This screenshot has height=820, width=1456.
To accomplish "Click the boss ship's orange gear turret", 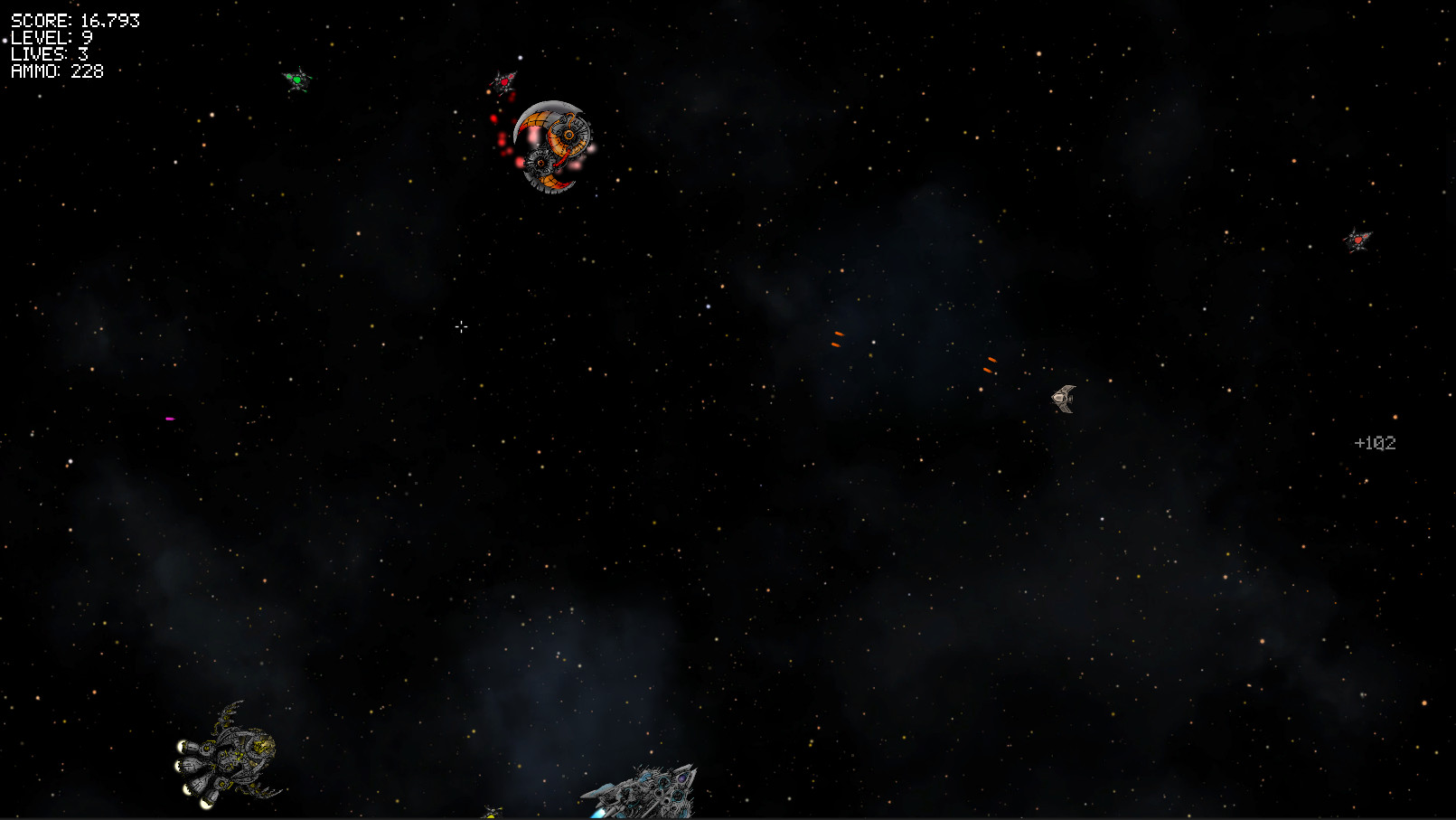I will click(568, 134).
